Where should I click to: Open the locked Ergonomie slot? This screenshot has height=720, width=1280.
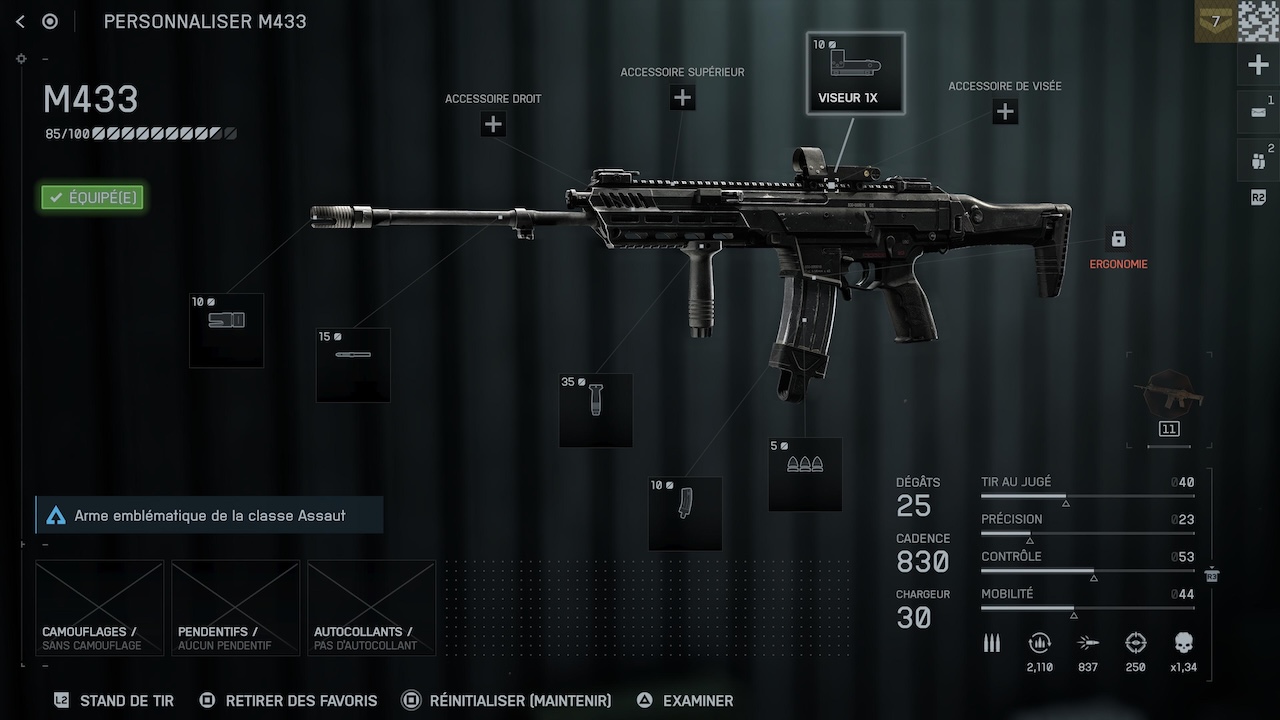1118,240
